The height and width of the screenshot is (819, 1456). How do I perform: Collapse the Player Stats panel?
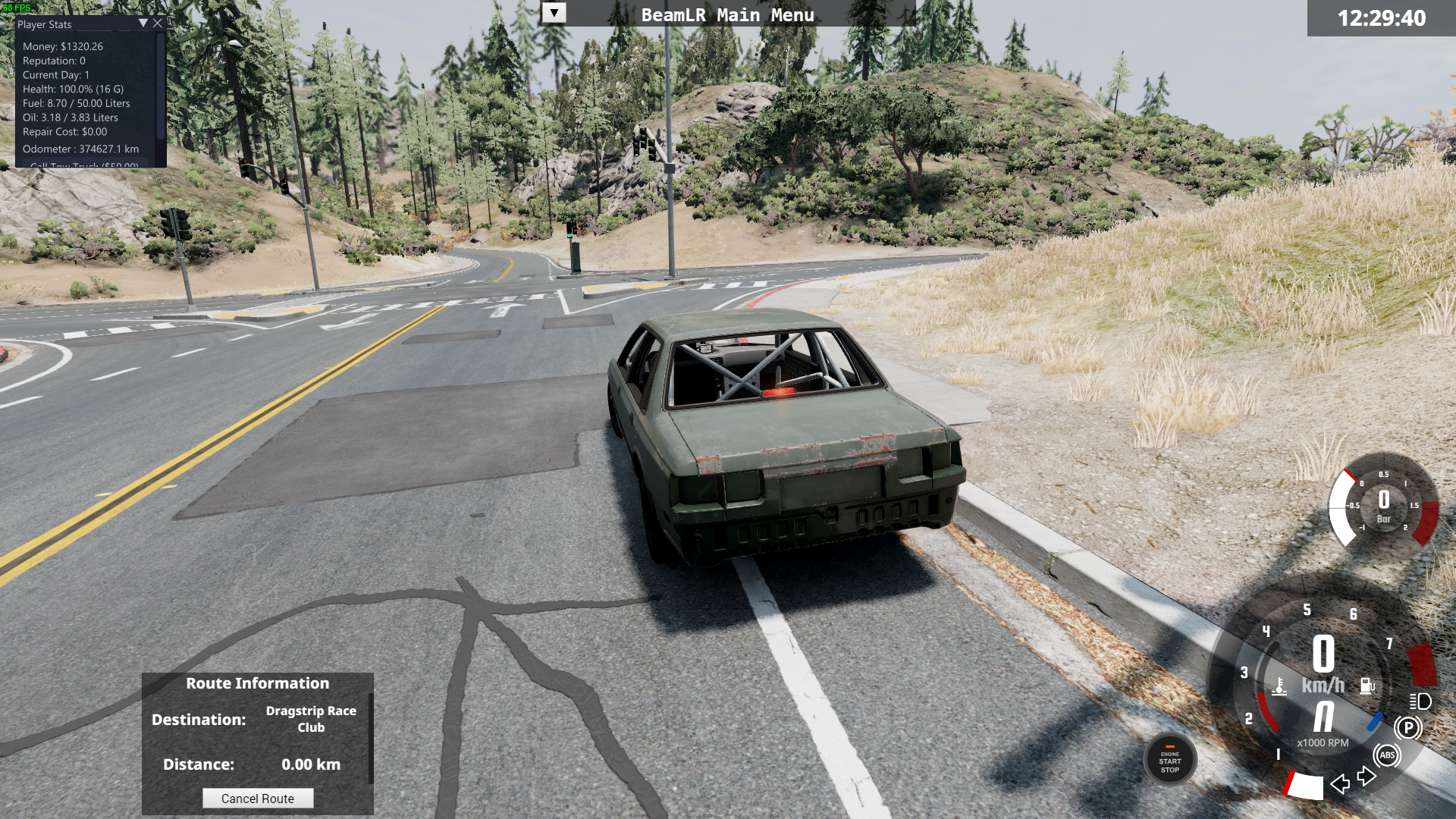tap(143, 24)
